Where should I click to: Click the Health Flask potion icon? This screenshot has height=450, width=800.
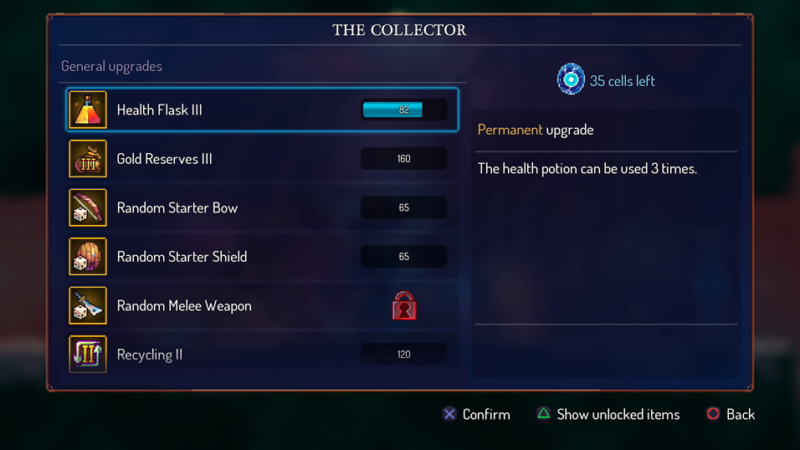tap(88, 110)
